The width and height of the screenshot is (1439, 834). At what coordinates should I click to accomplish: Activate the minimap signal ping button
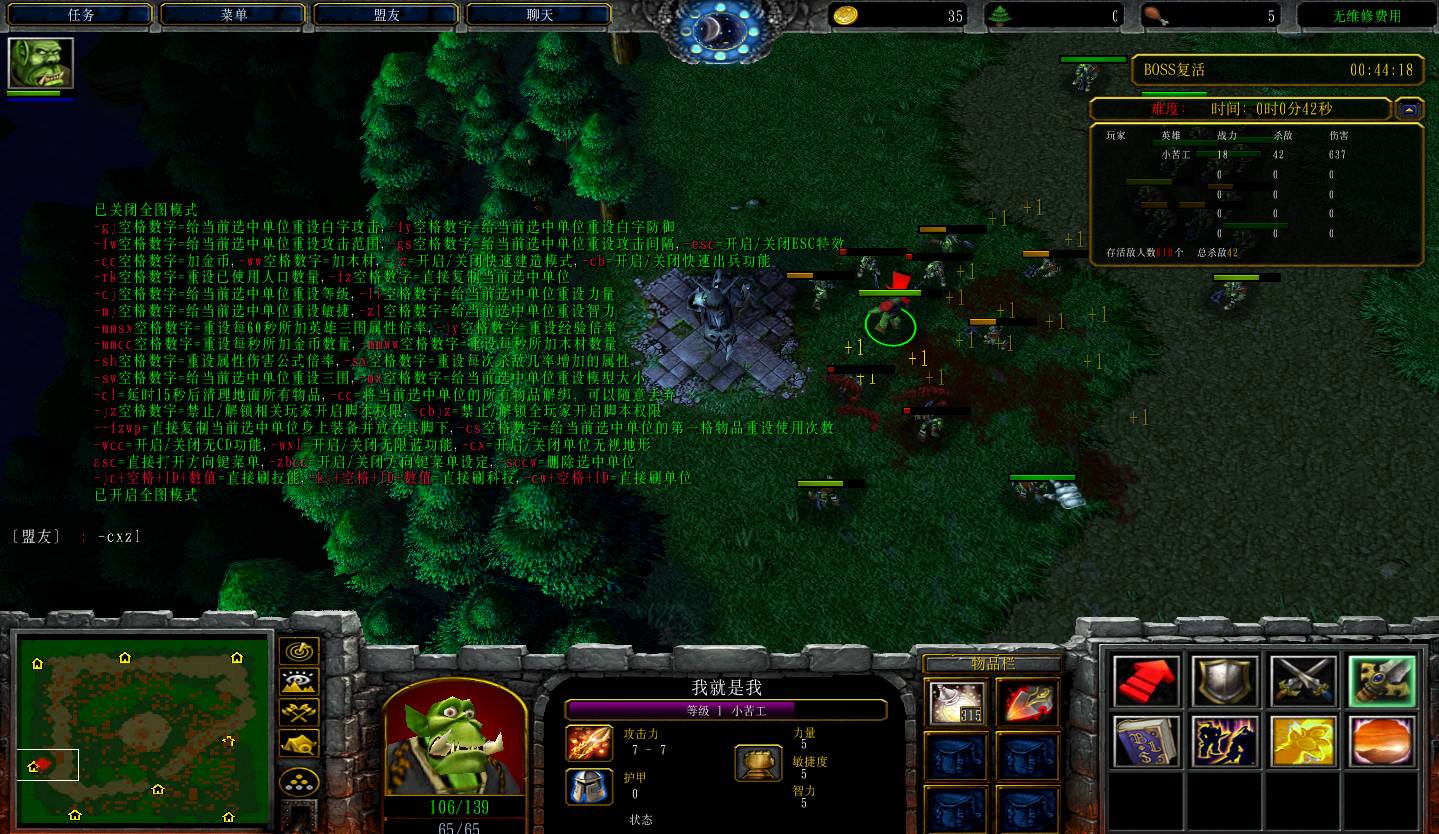(x=299, y=652)
